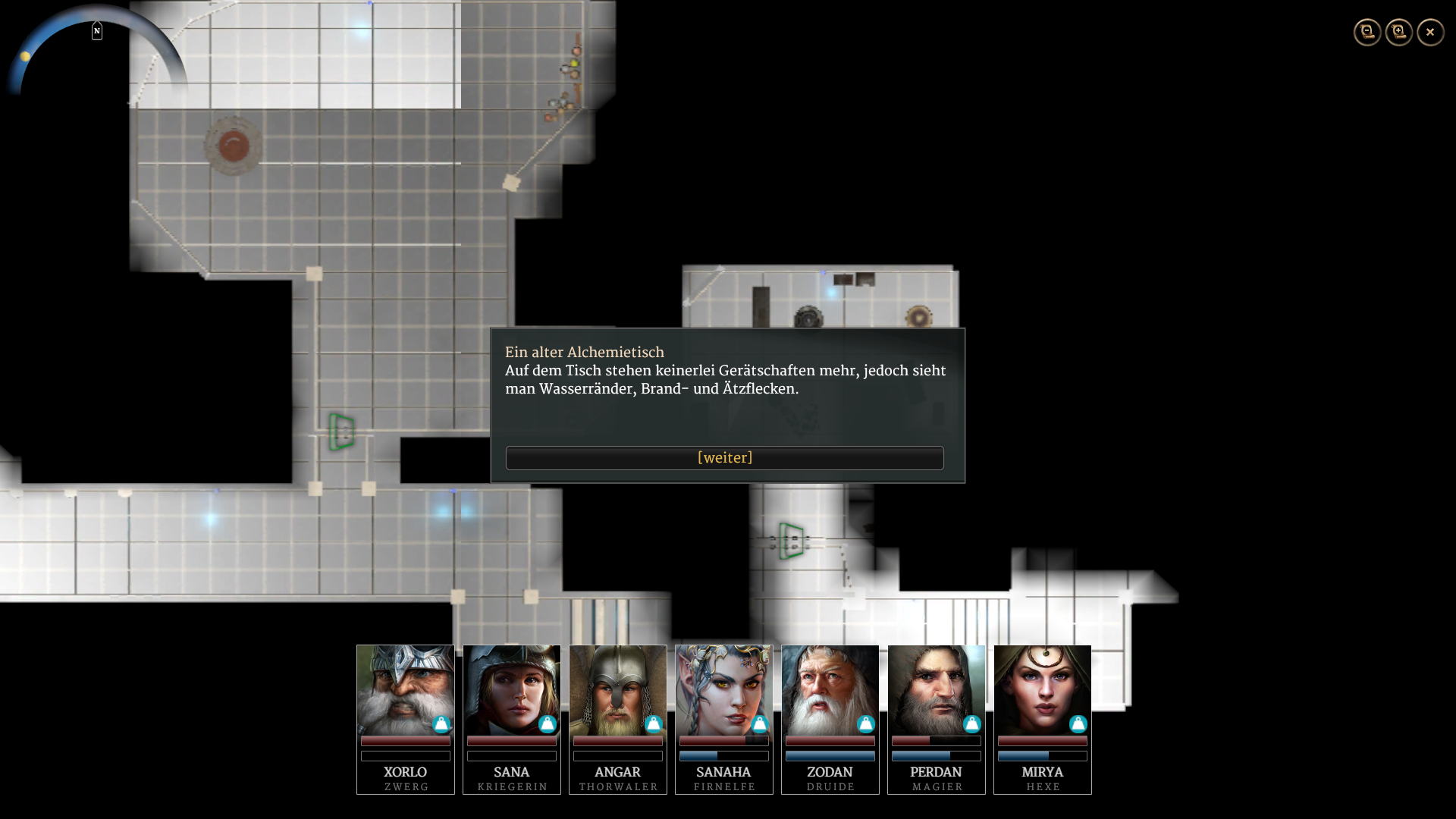Select Xorlo the dwarf's portrait
The width and height of the screenshot is (1456, 819).
coord(406,690)
